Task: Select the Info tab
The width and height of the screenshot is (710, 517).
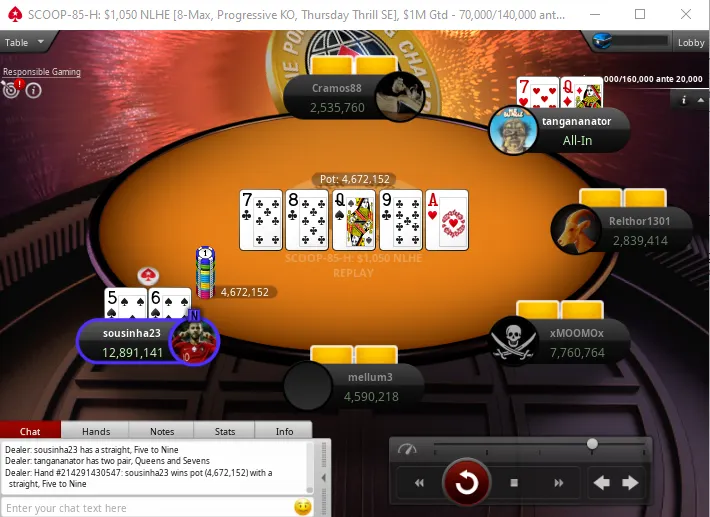Action: (285, 431)
